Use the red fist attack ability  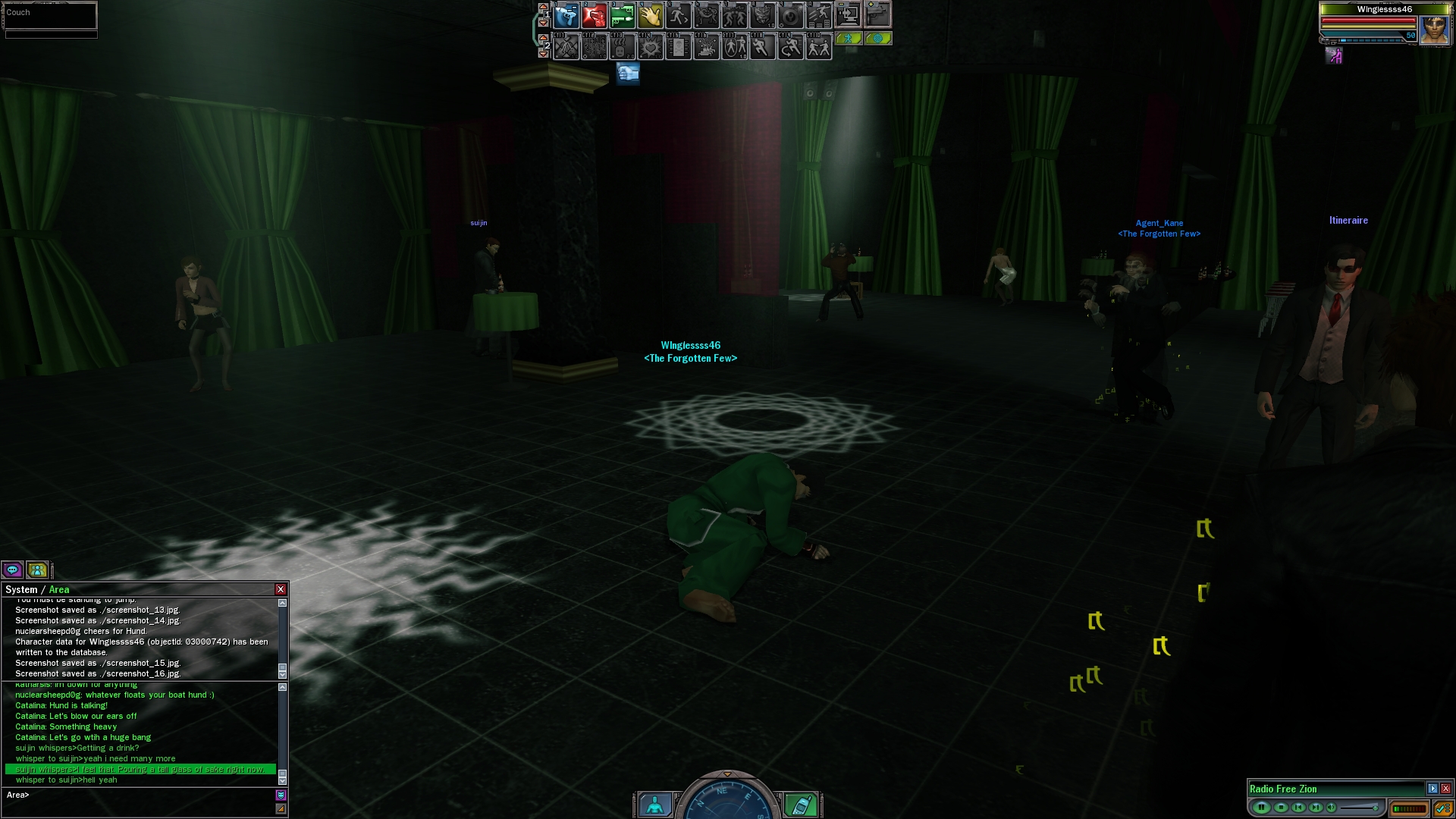[594, 15]
